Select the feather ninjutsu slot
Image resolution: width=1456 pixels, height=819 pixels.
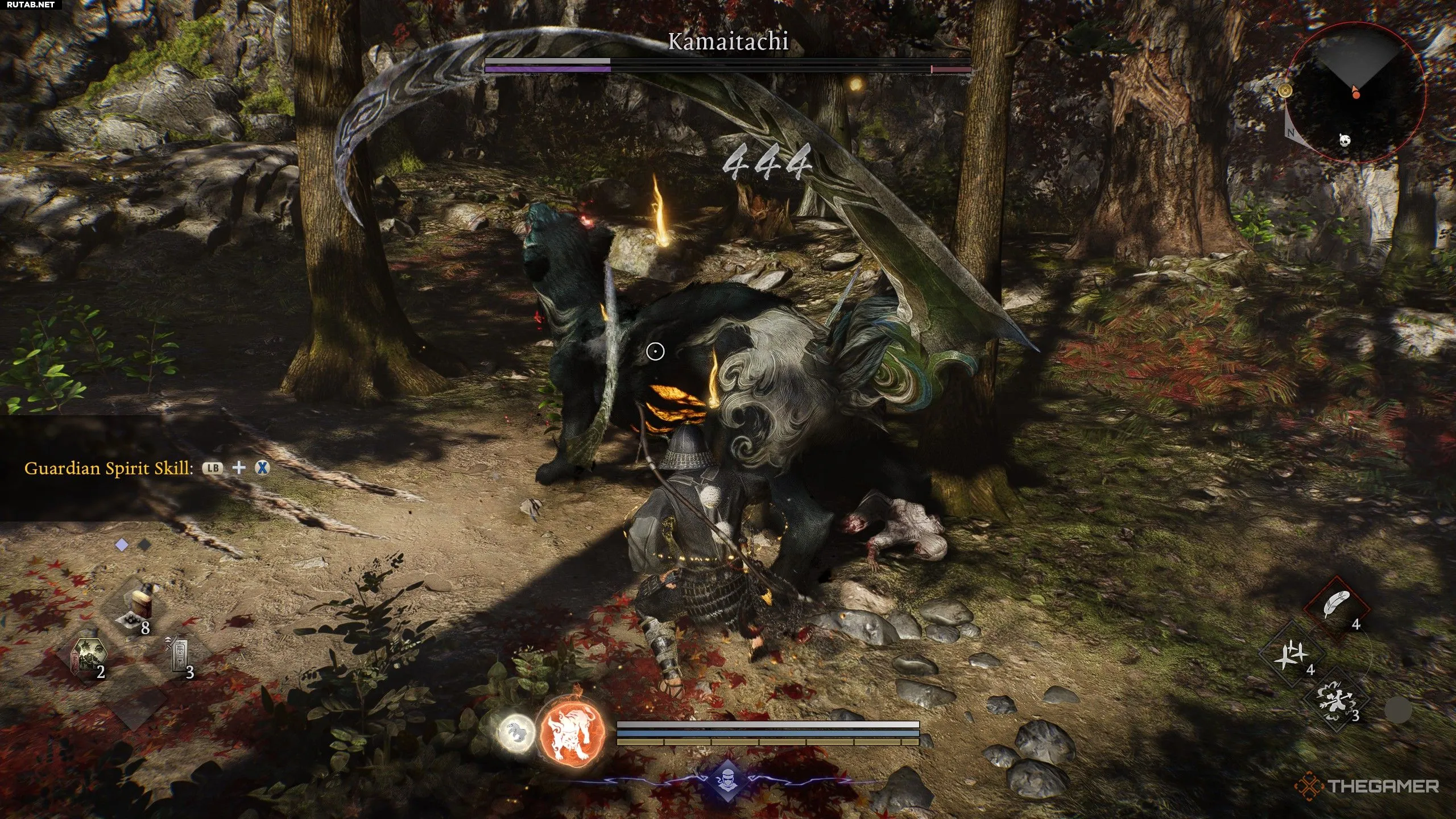[x=1336, y=606]
